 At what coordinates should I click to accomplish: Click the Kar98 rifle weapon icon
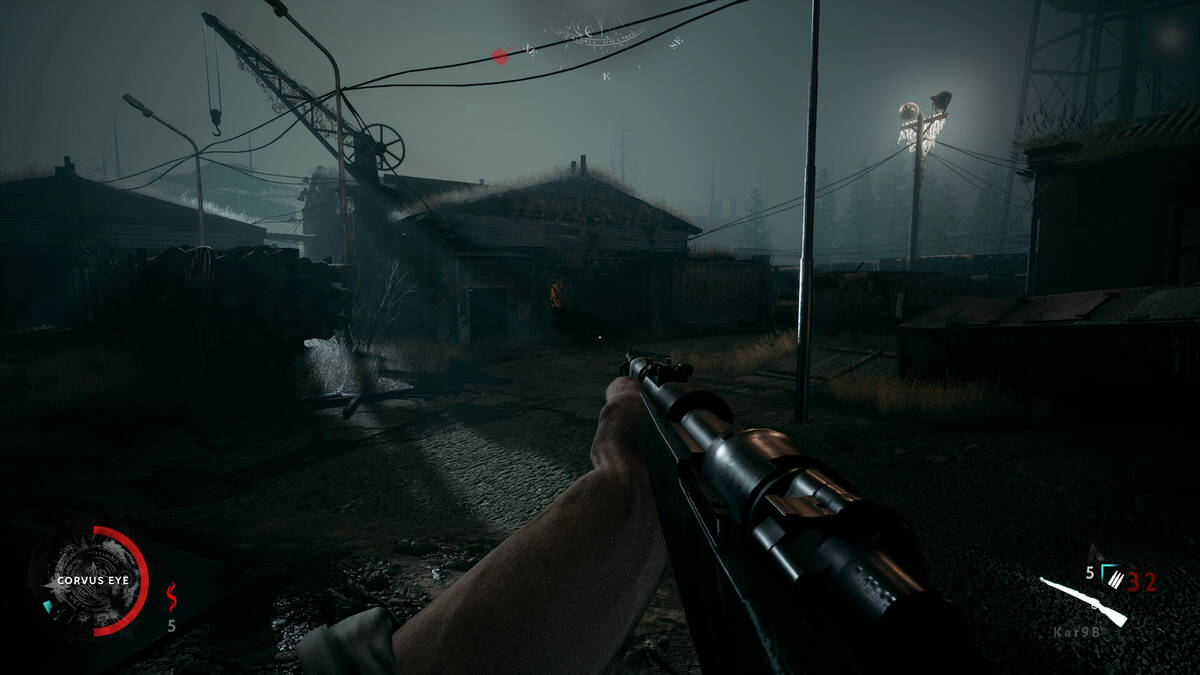[x=1083, y=601]
